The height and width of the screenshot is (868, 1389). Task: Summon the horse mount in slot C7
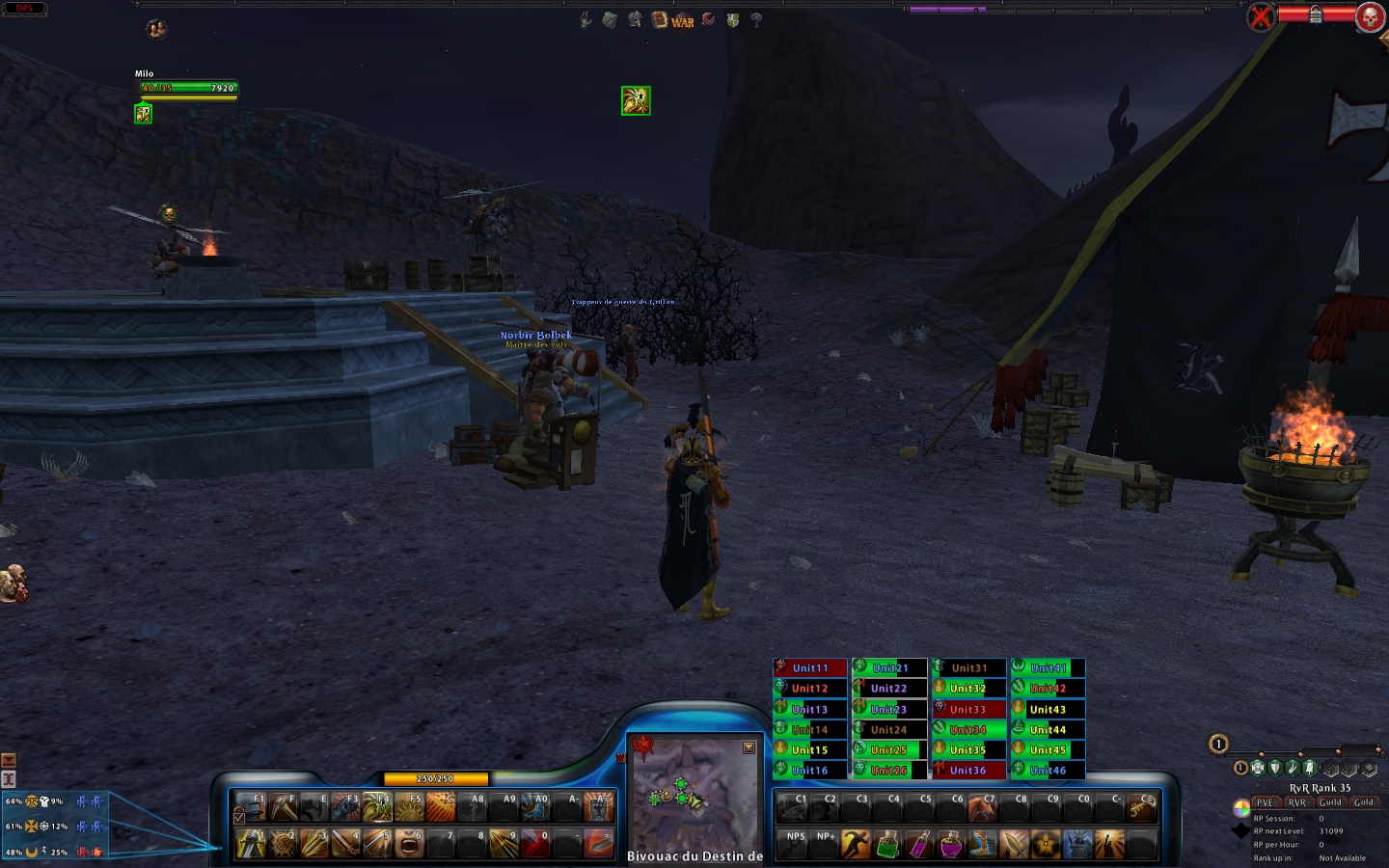pos(982,806)
